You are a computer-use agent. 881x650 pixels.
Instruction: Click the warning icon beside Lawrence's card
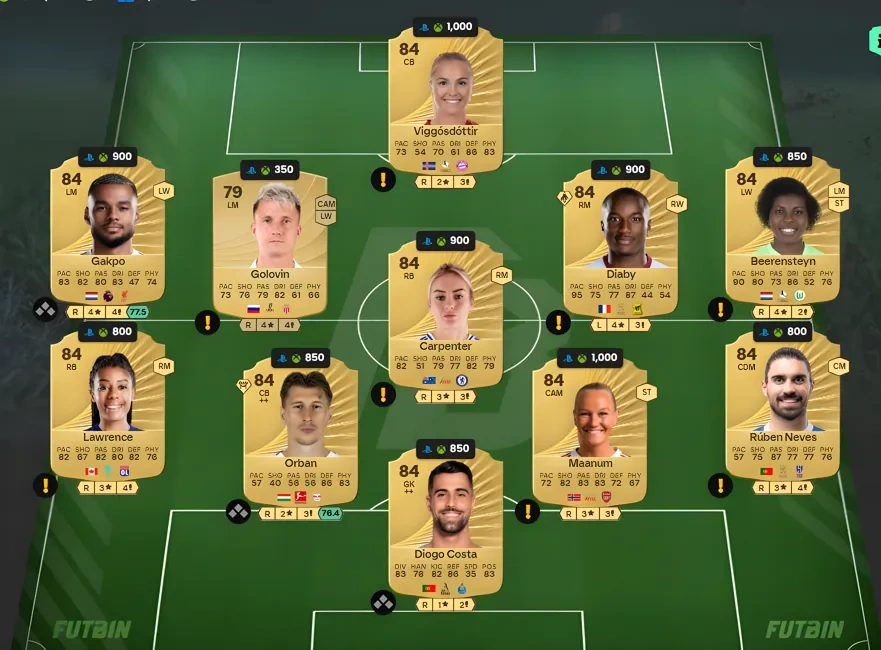[x=45, y=486]
